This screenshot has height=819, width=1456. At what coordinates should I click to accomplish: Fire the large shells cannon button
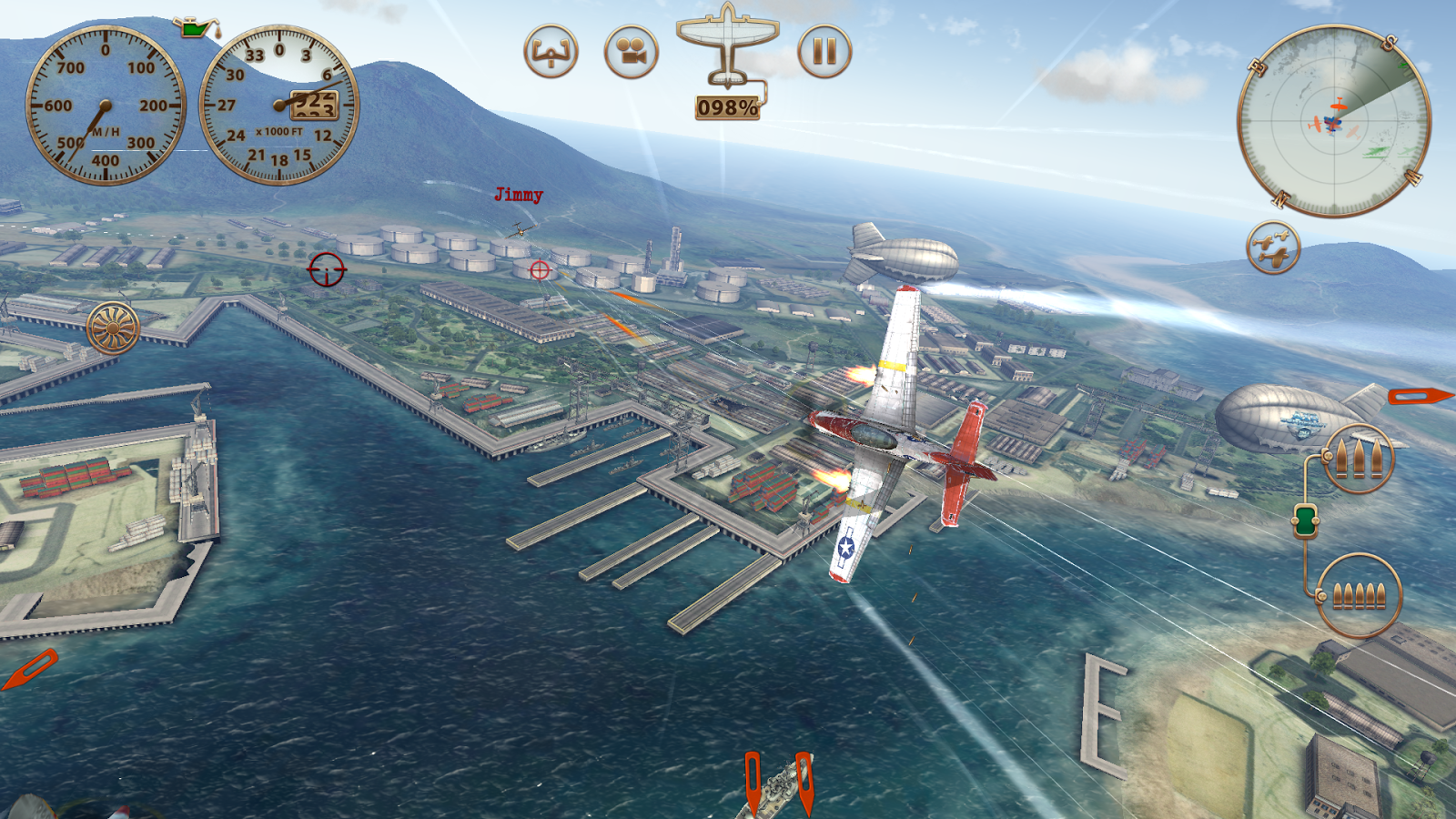[1358, 460]
